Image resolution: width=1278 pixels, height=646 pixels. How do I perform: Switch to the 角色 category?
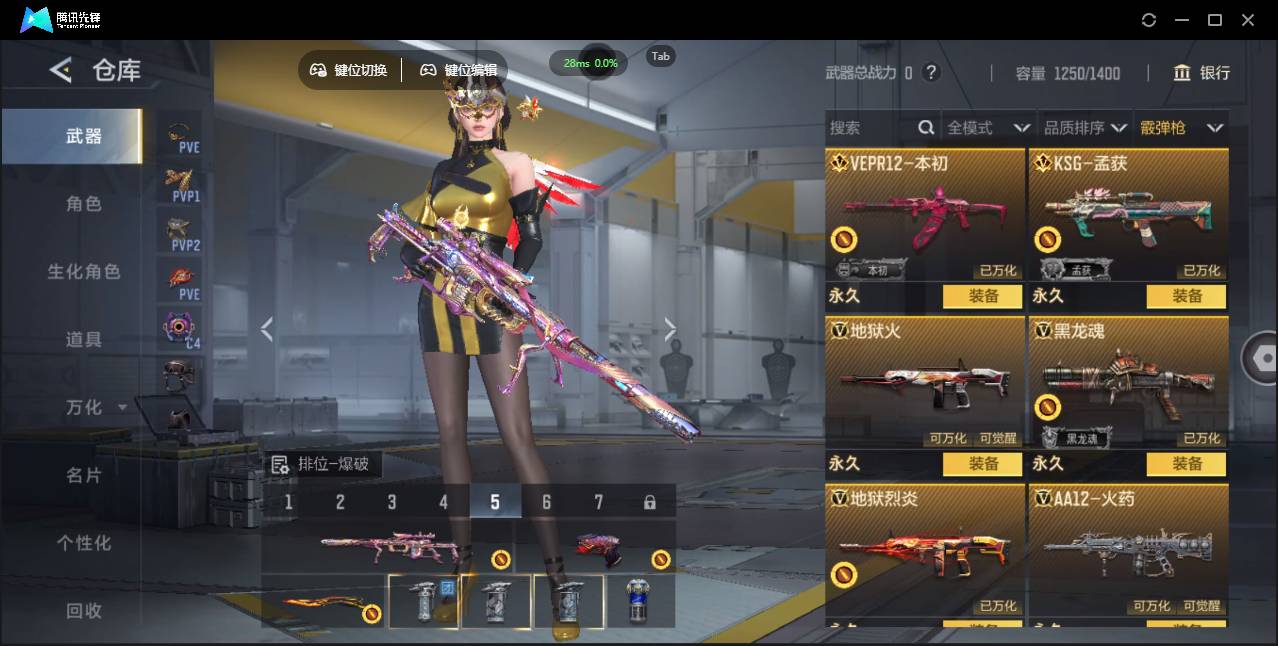(84, 204)
